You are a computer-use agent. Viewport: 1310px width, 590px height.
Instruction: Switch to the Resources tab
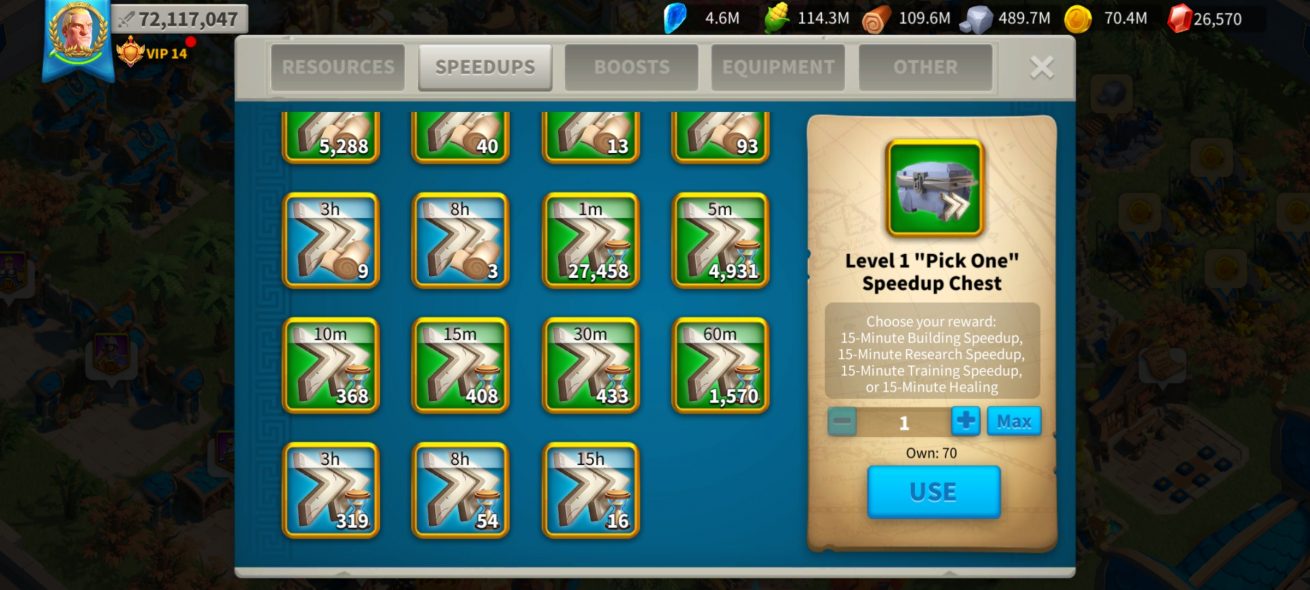tap(338, 67)
